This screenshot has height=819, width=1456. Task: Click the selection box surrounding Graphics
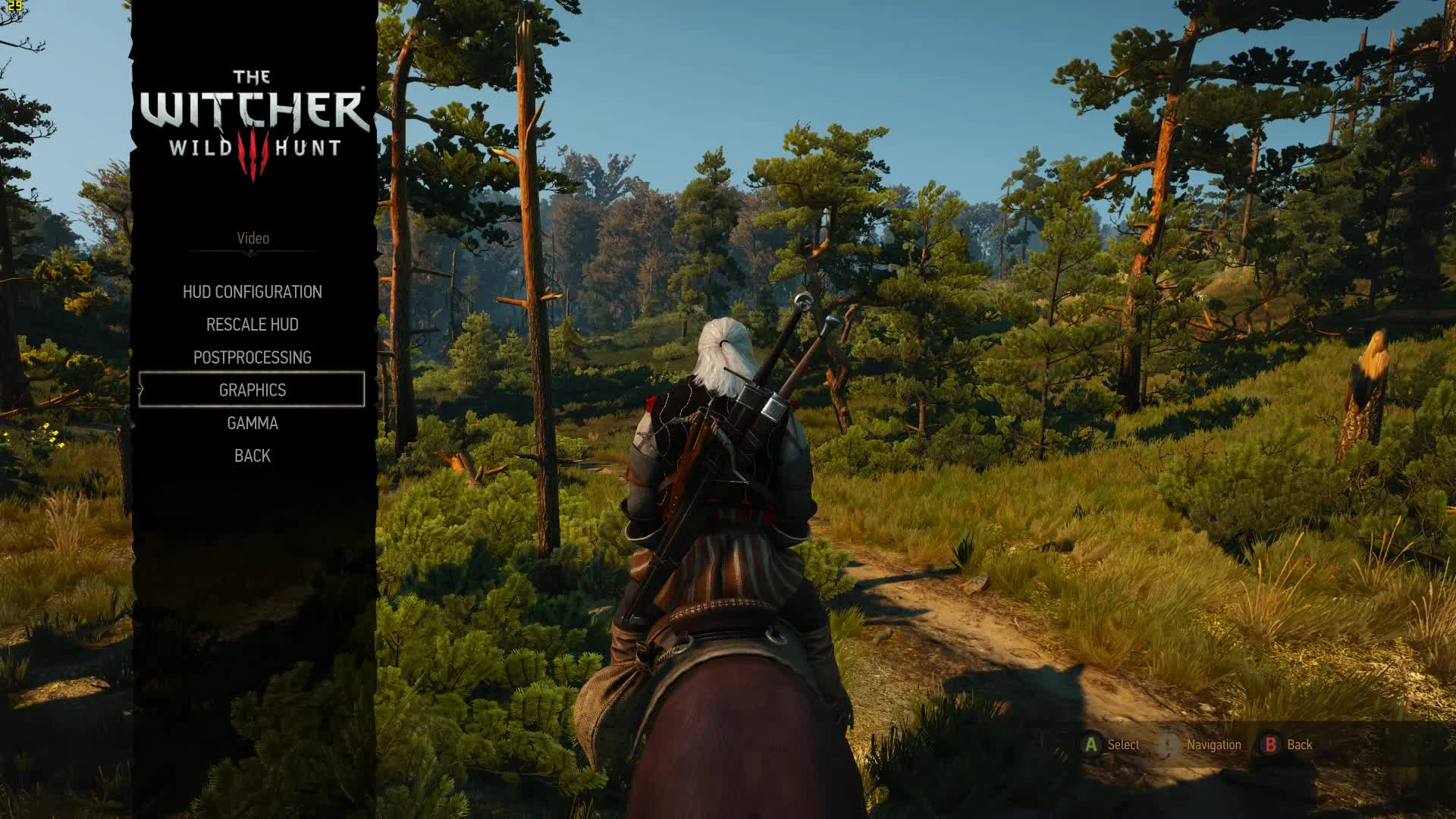tap(251, 389)
